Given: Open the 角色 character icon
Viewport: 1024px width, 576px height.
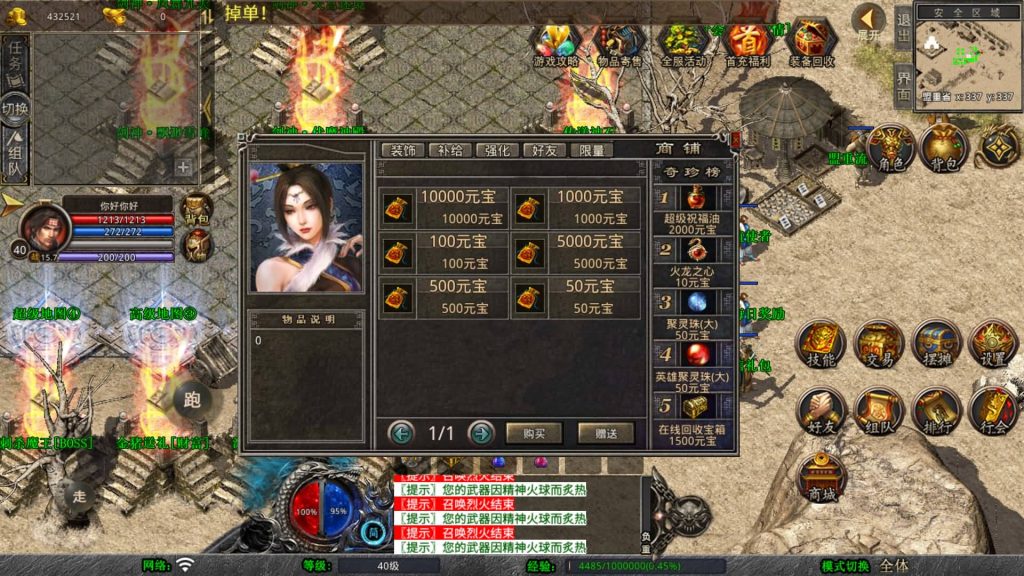Looking at the screenshot, I should coord(890,148).
